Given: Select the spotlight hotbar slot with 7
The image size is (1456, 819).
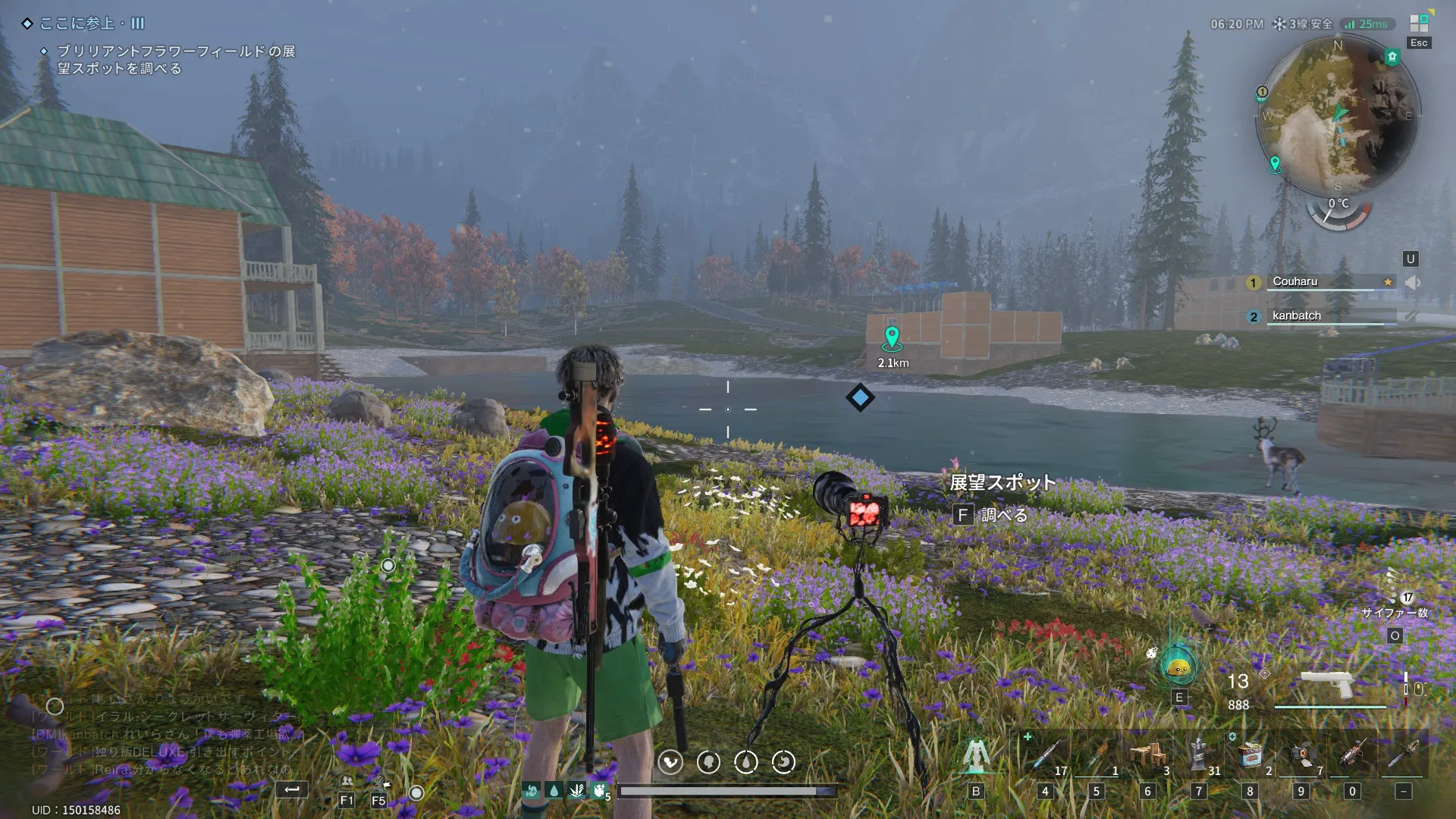Looking at the screenshot, I should click(x=1301, y=755).
